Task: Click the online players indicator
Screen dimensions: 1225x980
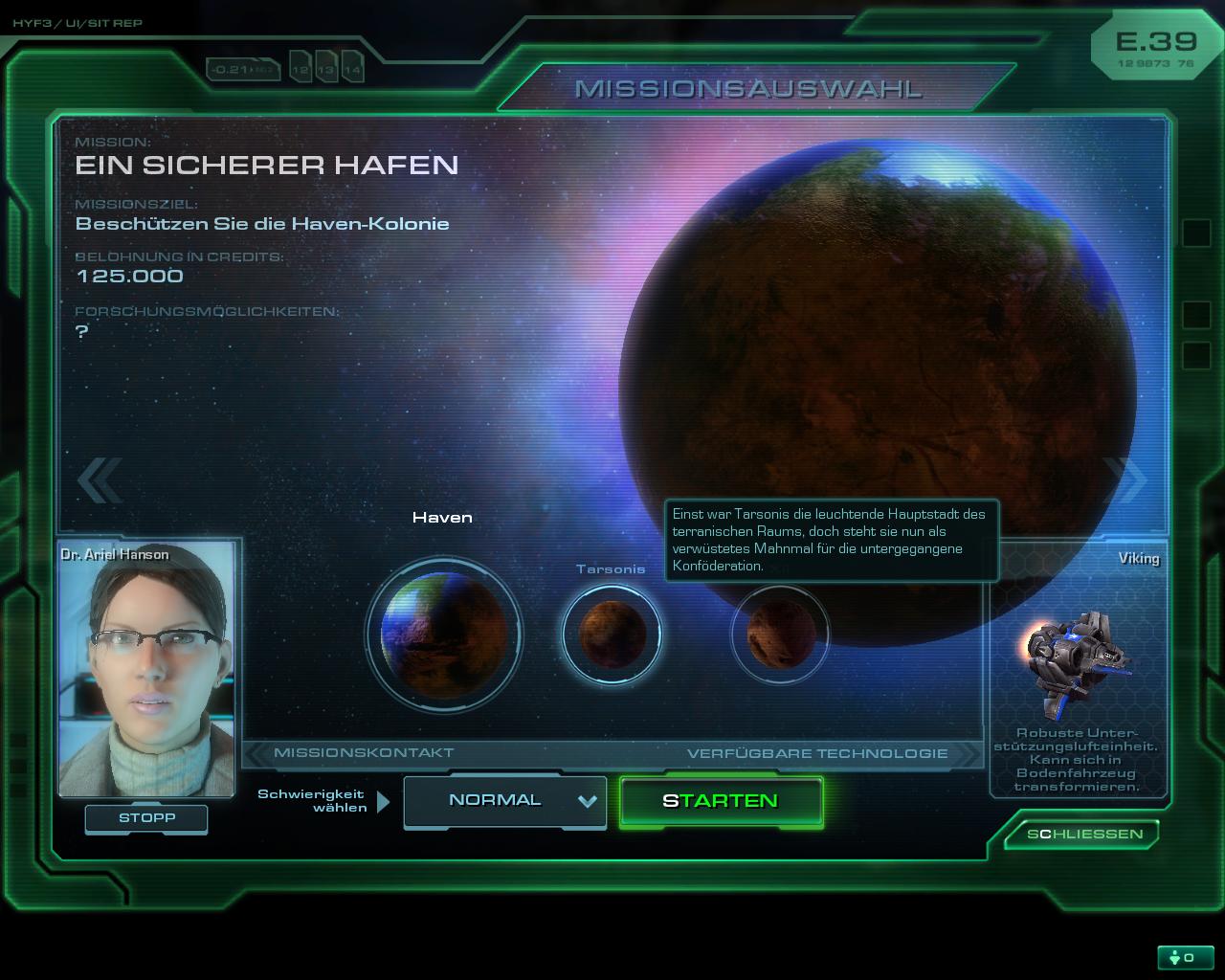Action: coord(1185,956)
